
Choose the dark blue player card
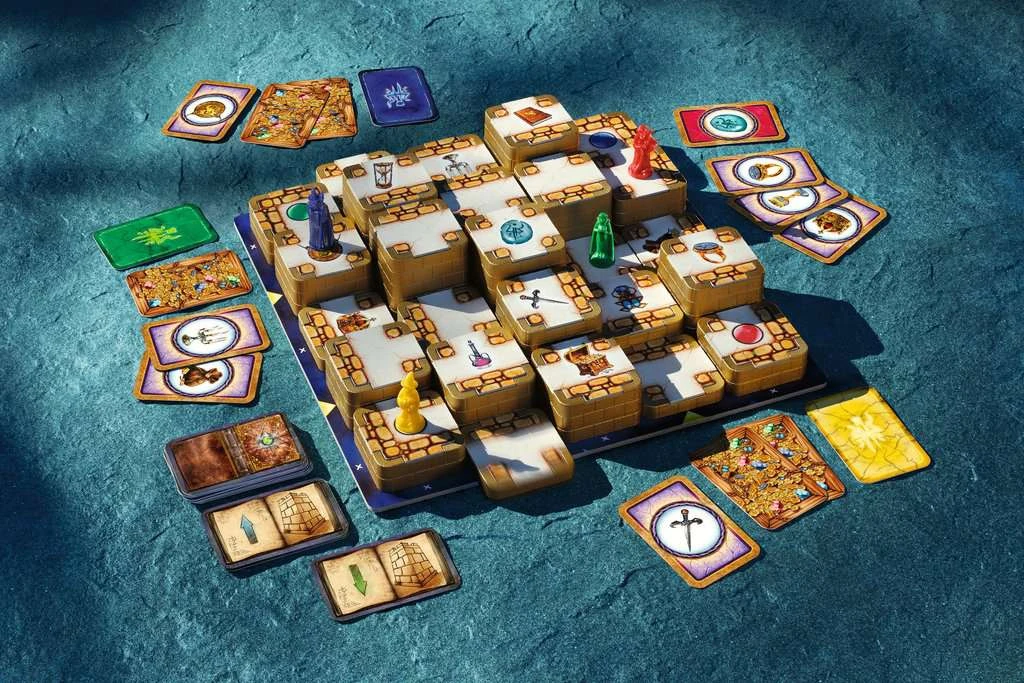pos(398,95)
